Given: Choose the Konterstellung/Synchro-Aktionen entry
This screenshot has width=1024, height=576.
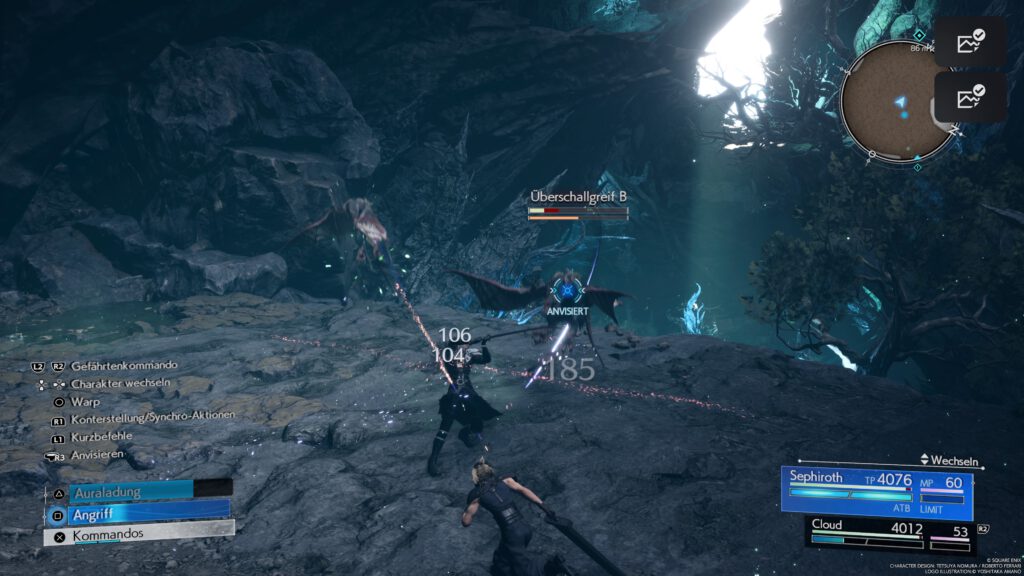Looking at the screenshot, I should point(152,418).
